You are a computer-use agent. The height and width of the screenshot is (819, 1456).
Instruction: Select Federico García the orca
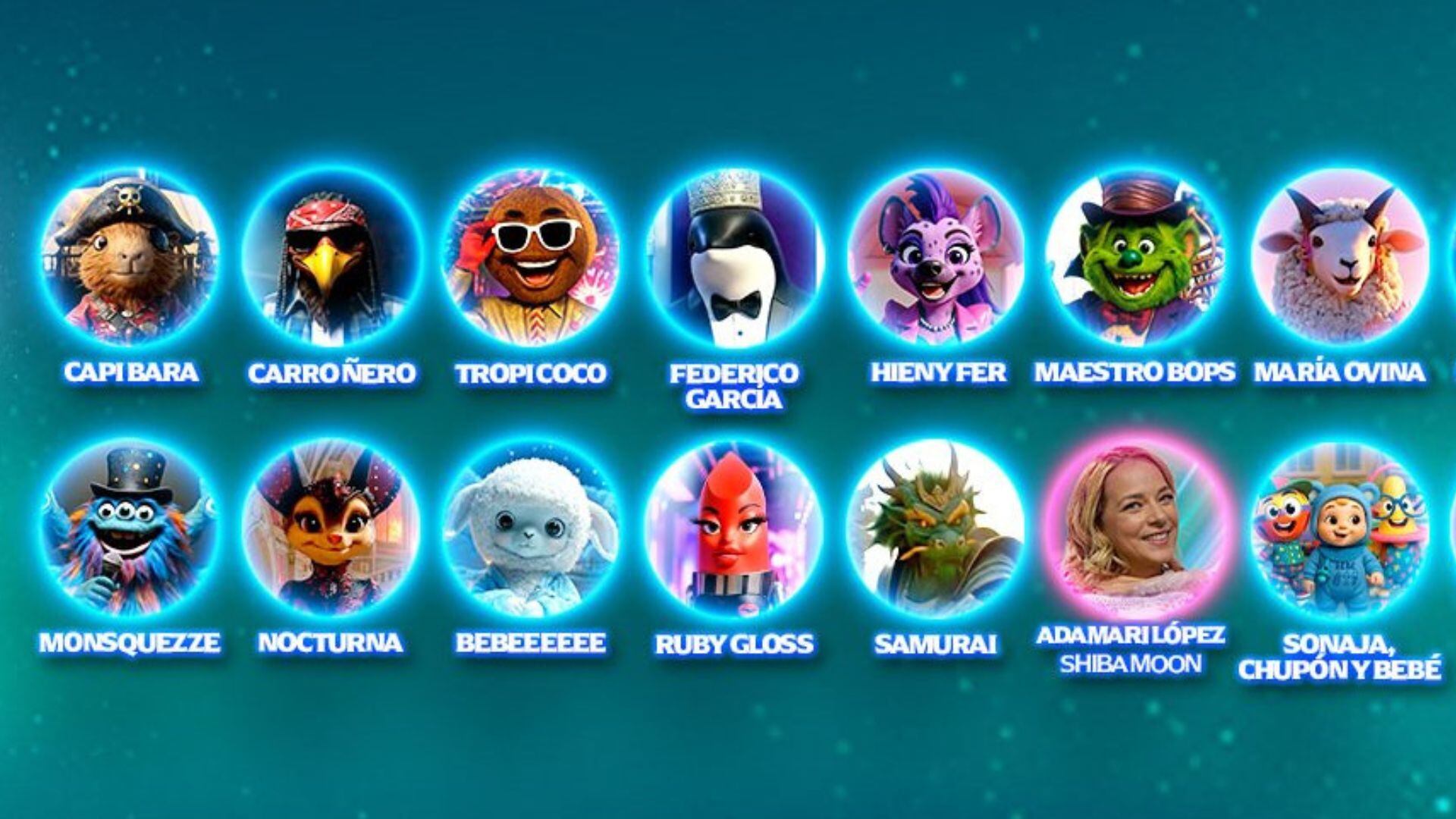pos(733,259)
